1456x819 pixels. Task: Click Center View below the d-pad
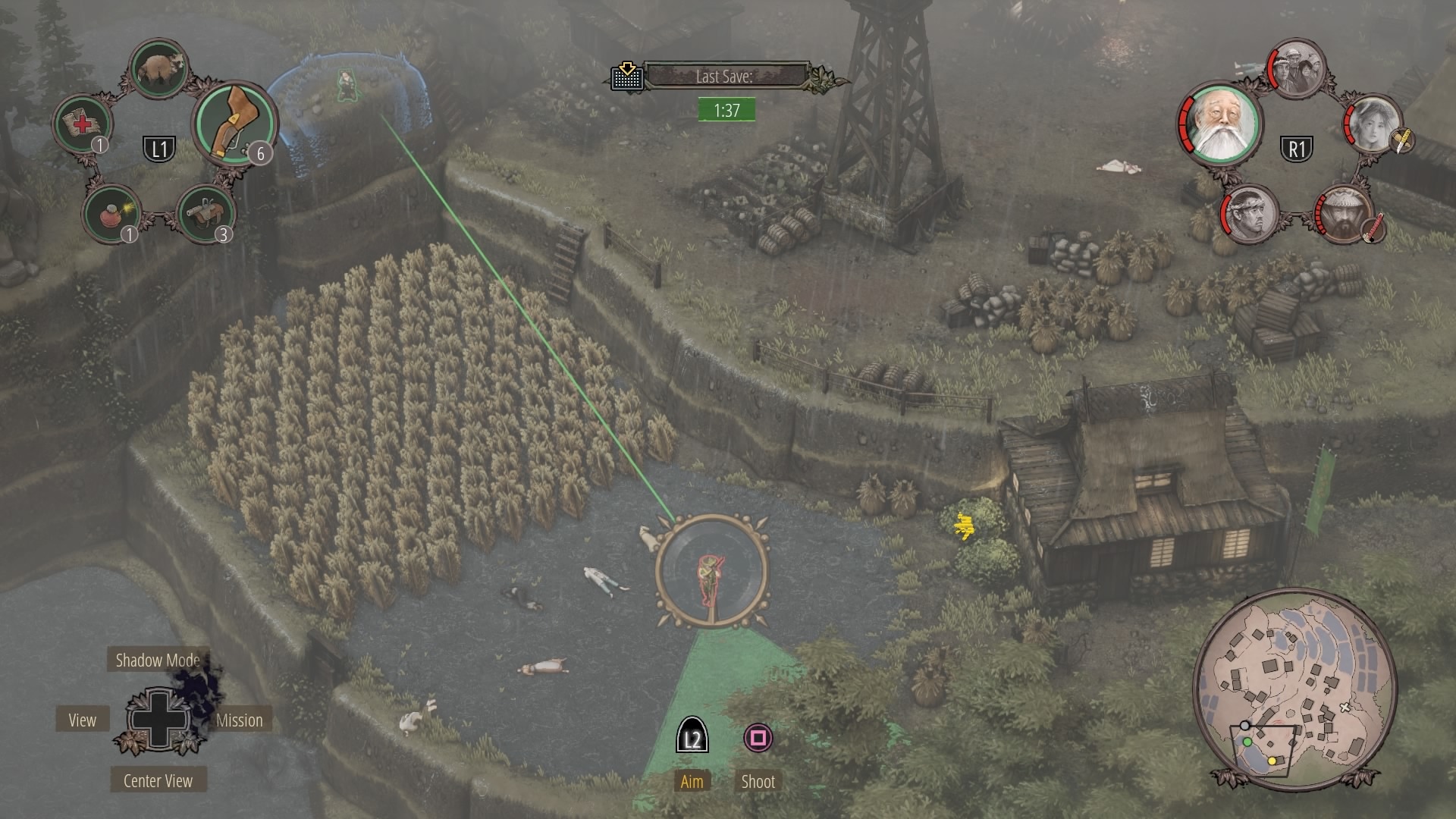157,780
